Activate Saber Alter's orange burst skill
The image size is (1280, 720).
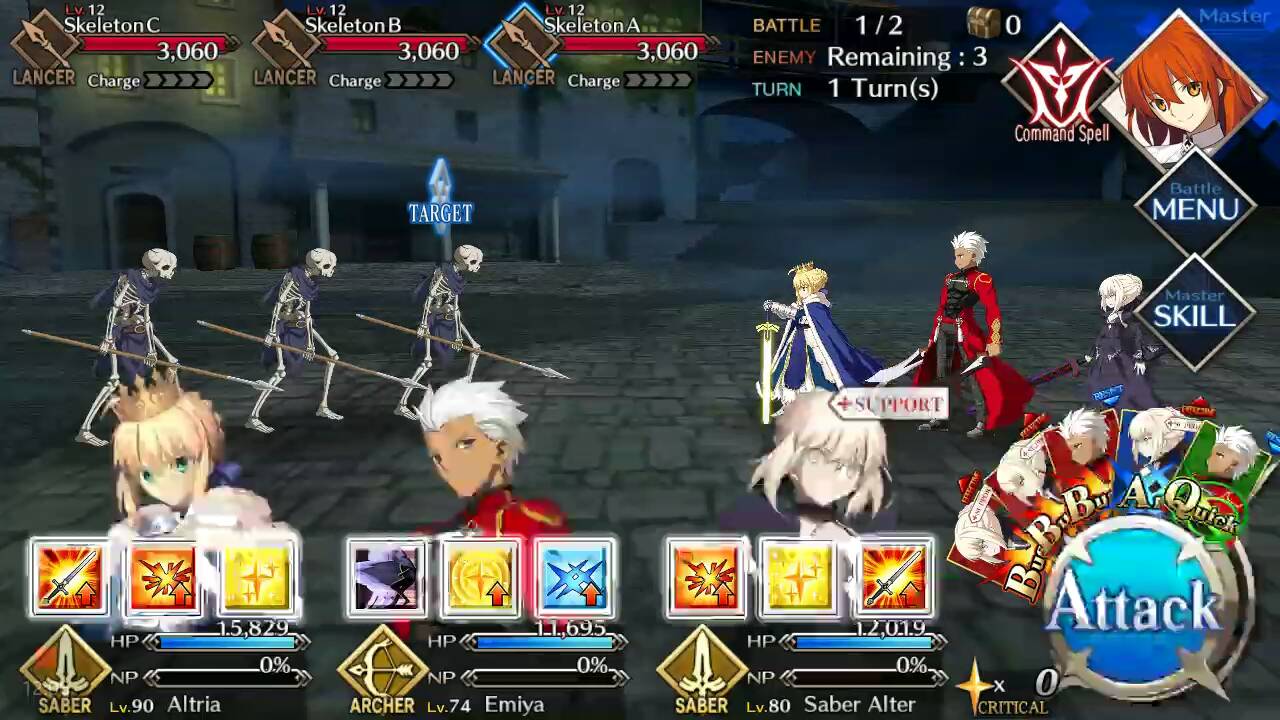tap(706, 578)
